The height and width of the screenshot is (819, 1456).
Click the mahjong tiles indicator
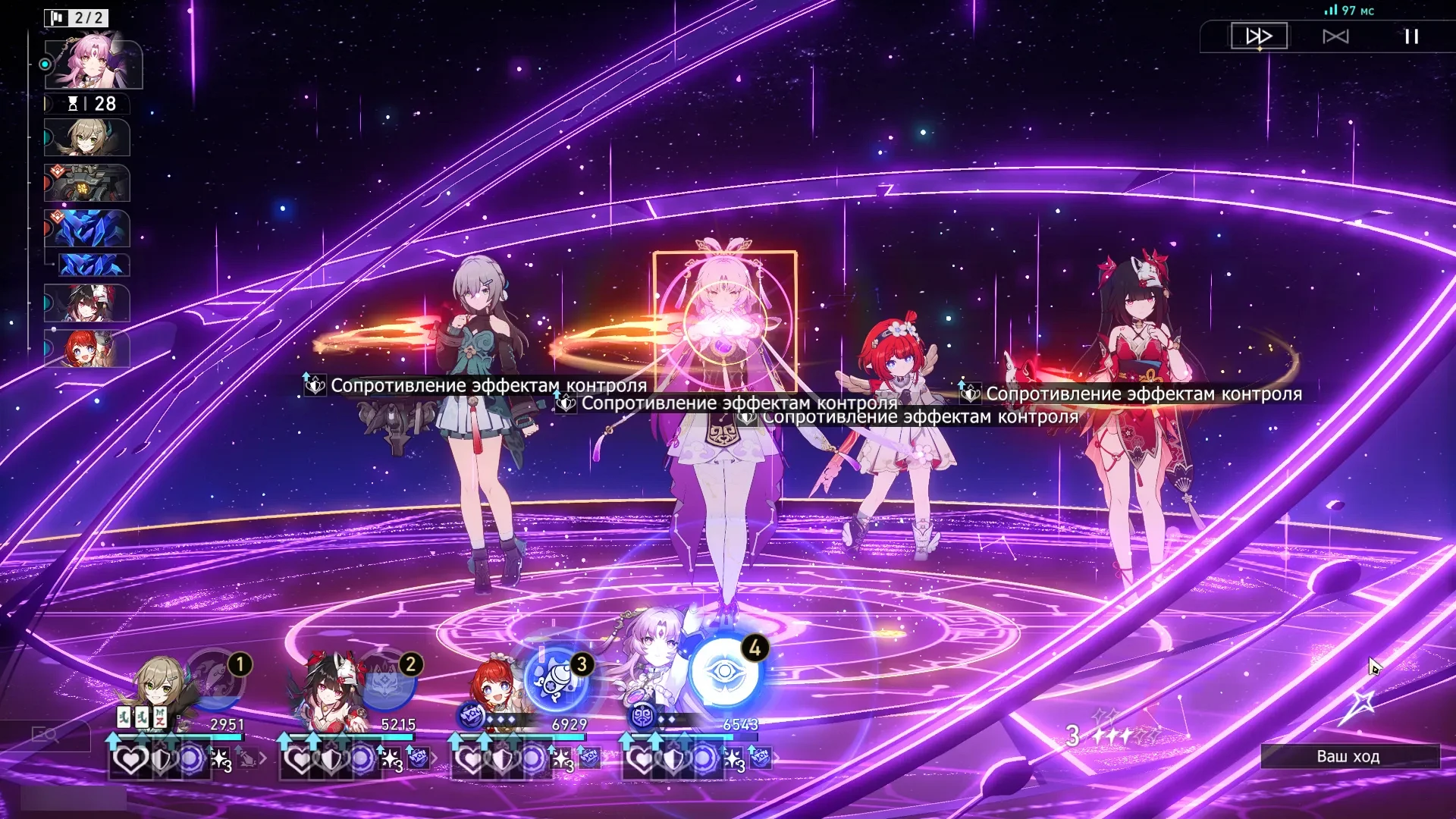pyautogui.click(x=141, y=716)
